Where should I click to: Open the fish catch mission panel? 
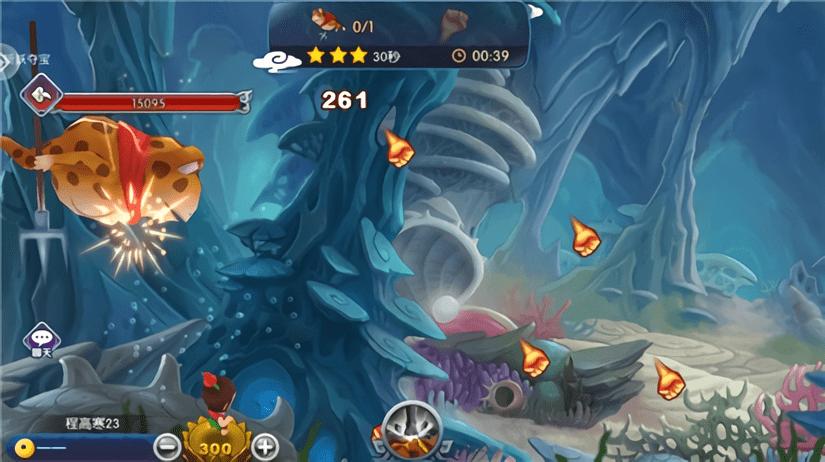click(399, 32)
